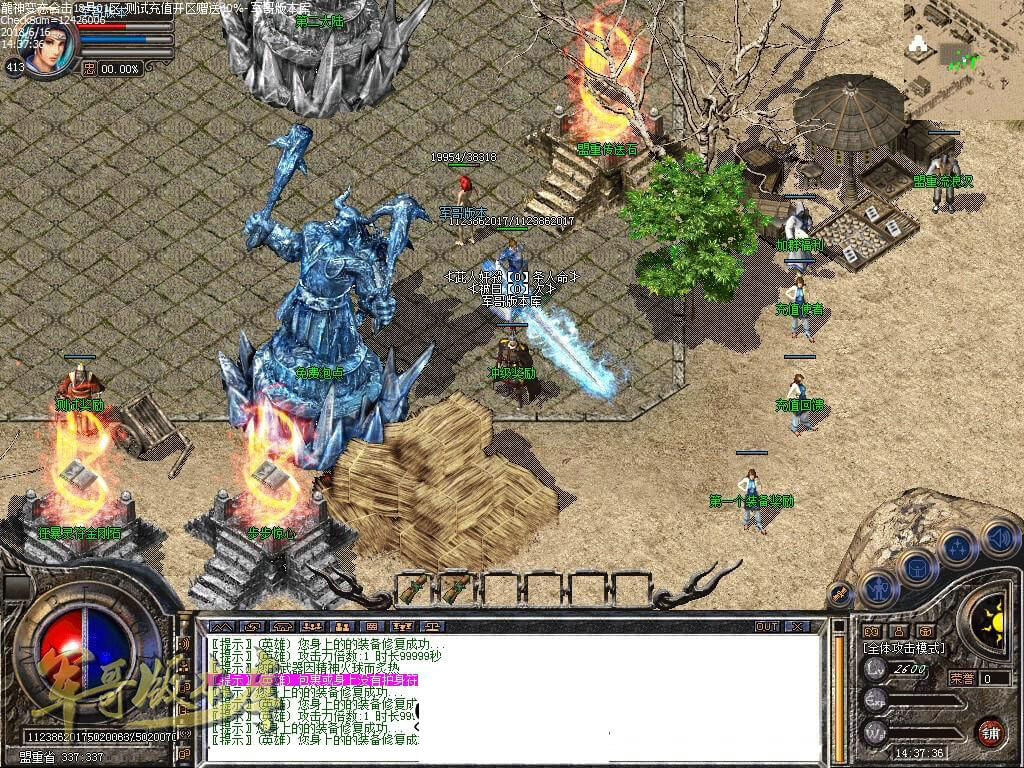Click the mountain icon on chat toolbar

[x=219, y=627]
